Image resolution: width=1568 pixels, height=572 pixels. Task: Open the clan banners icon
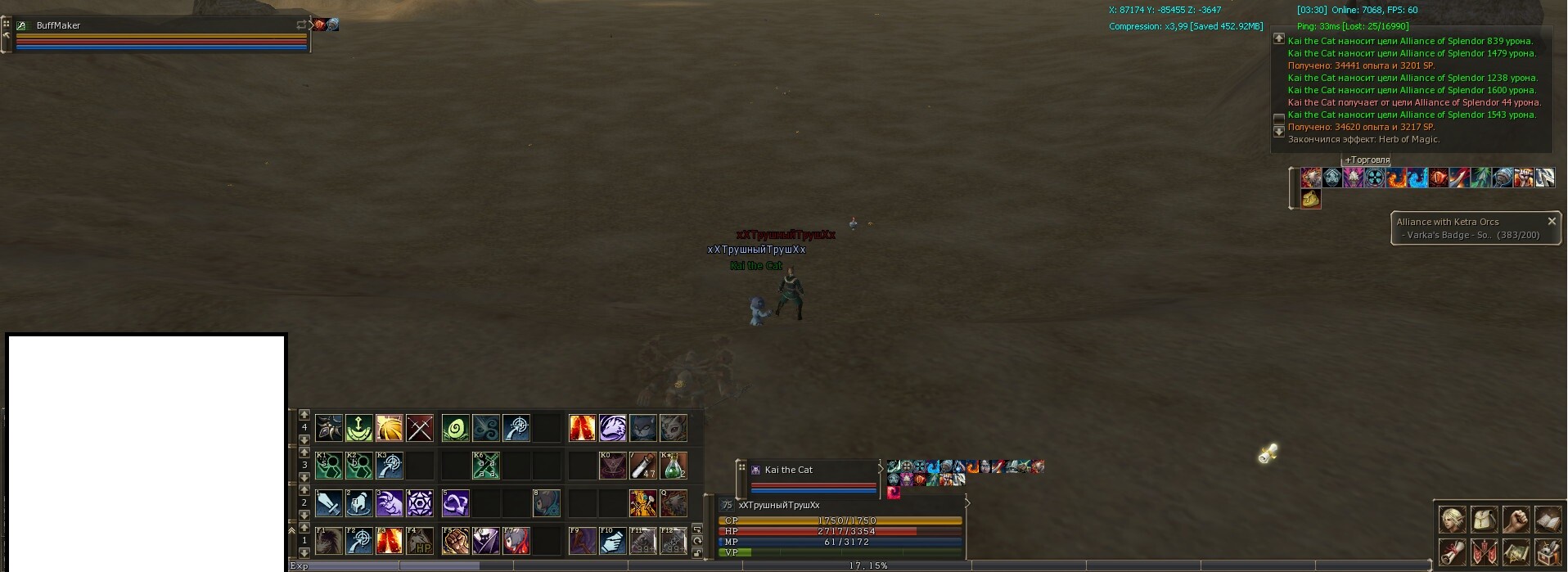1485,552
